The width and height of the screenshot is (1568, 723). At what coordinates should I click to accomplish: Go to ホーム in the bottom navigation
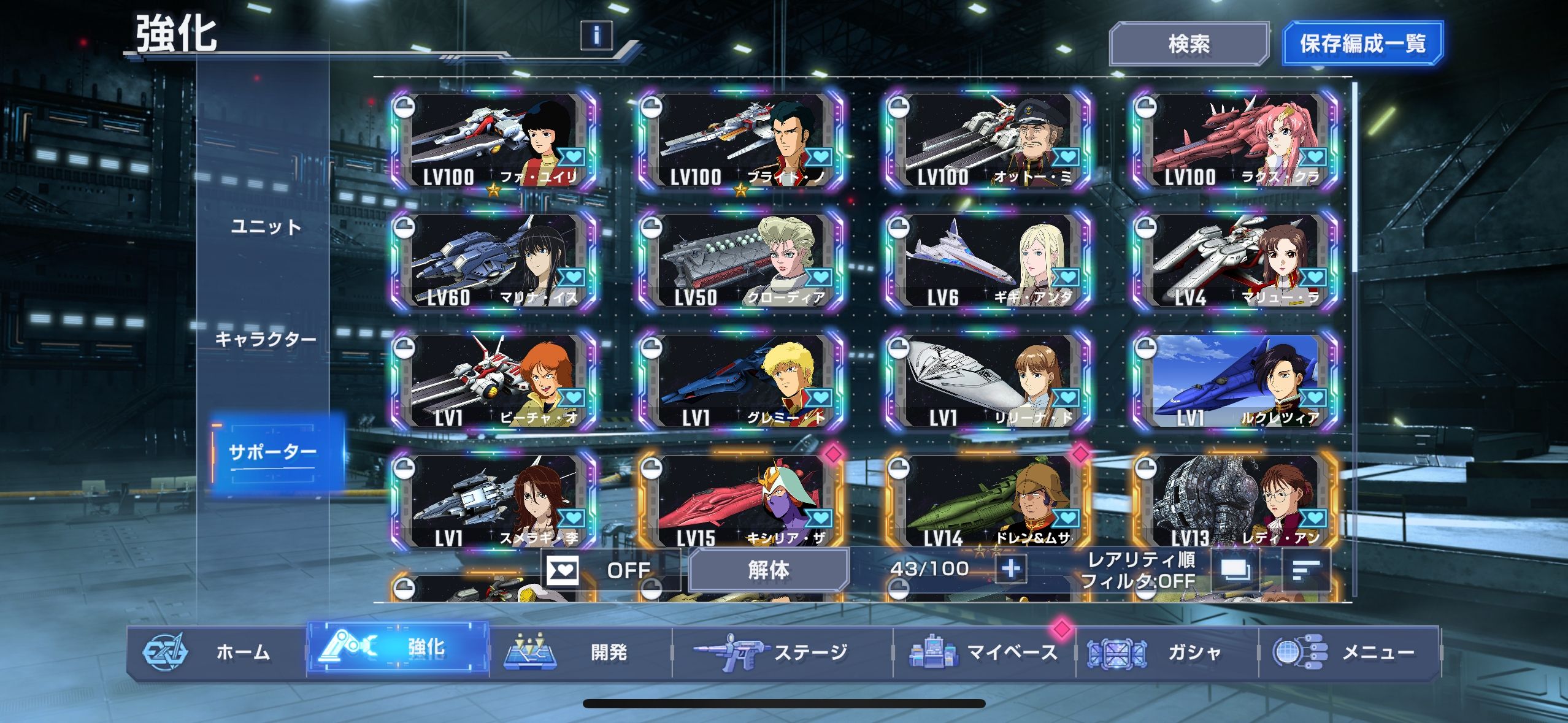(216, 652)
